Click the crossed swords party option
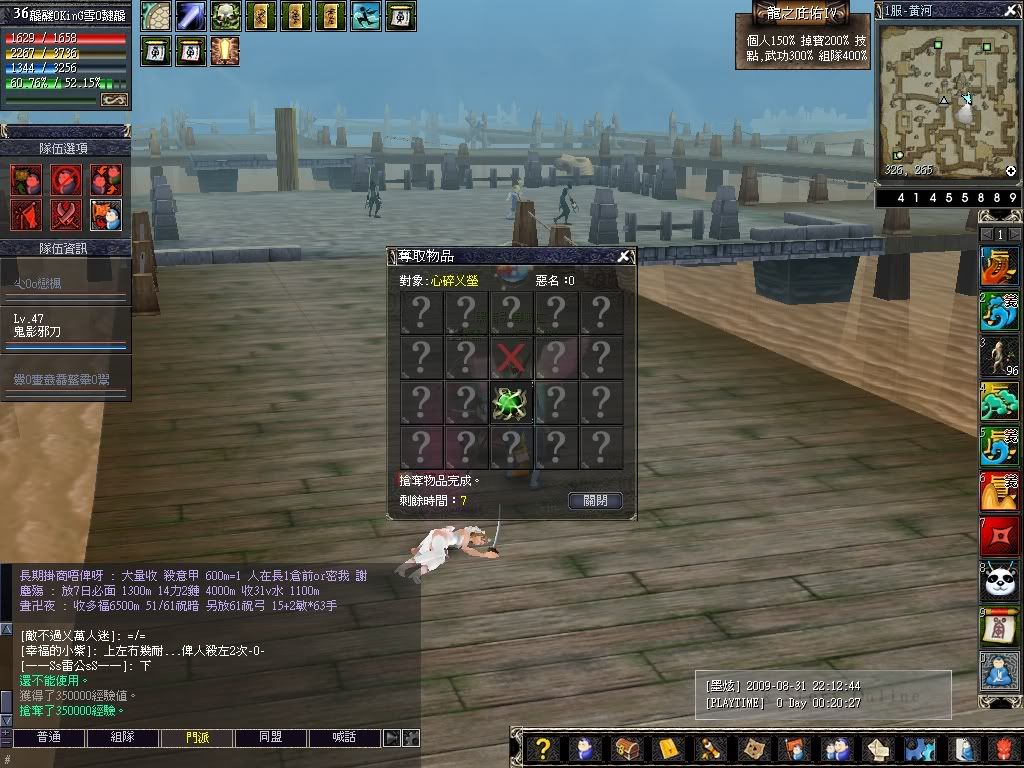Image resolution: width=1024 pixels, height=768 pixels. tap(65, 214)
